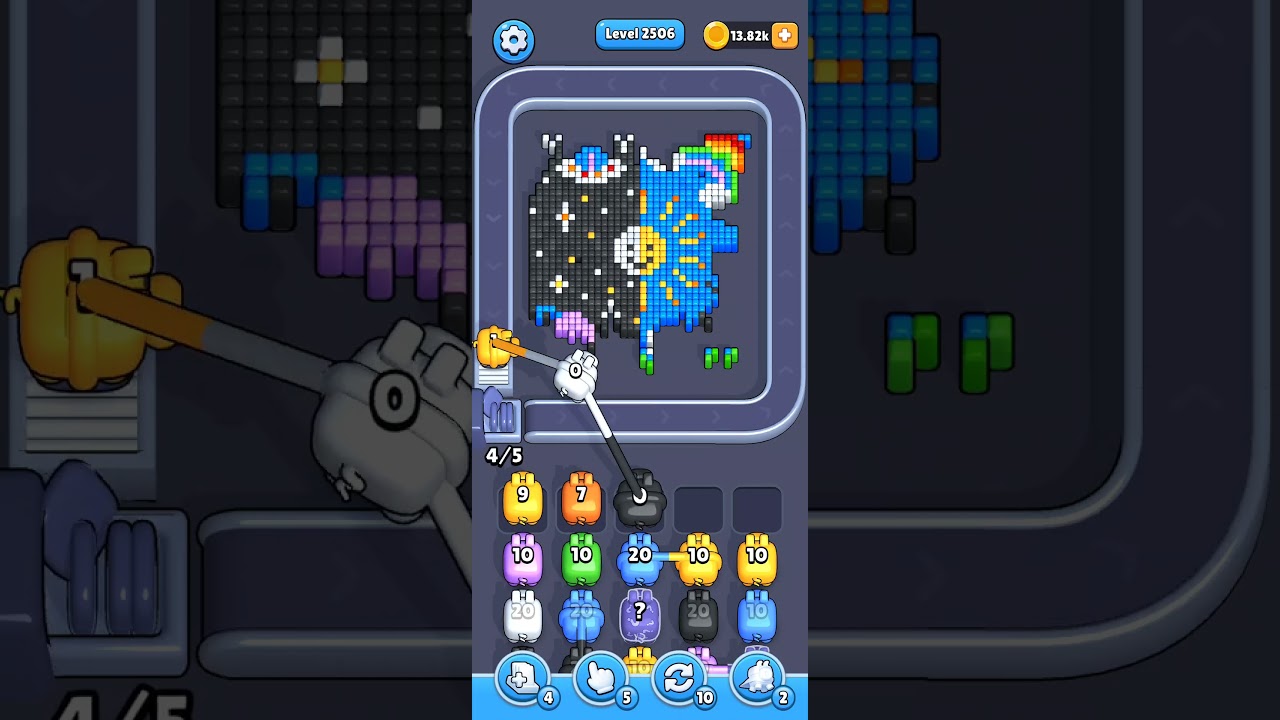Tap the Level 2506 badge

tap(640, 33)
